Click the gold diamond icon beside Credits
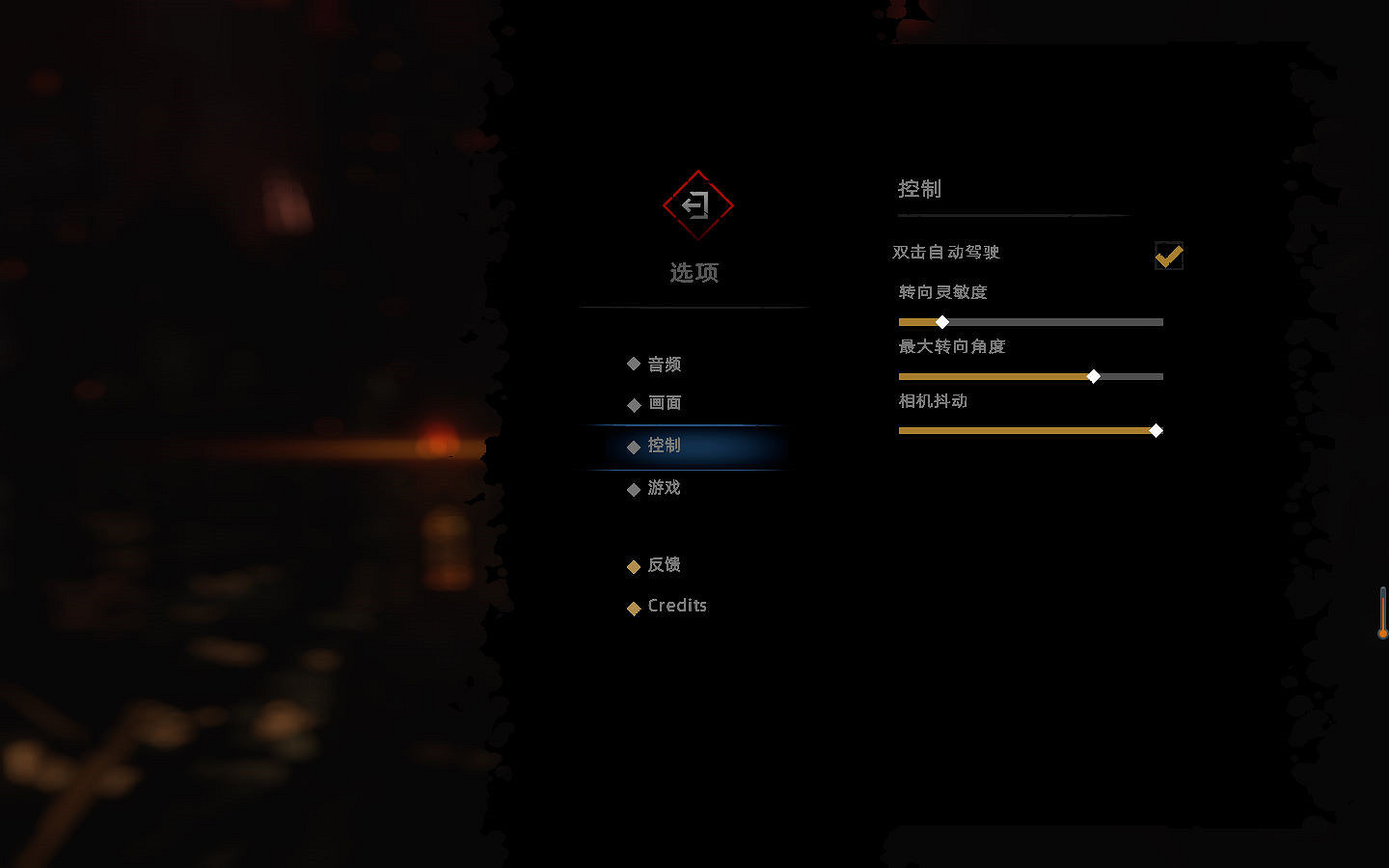The width and height of the screenshot is (1389, 868). (633, 608)
